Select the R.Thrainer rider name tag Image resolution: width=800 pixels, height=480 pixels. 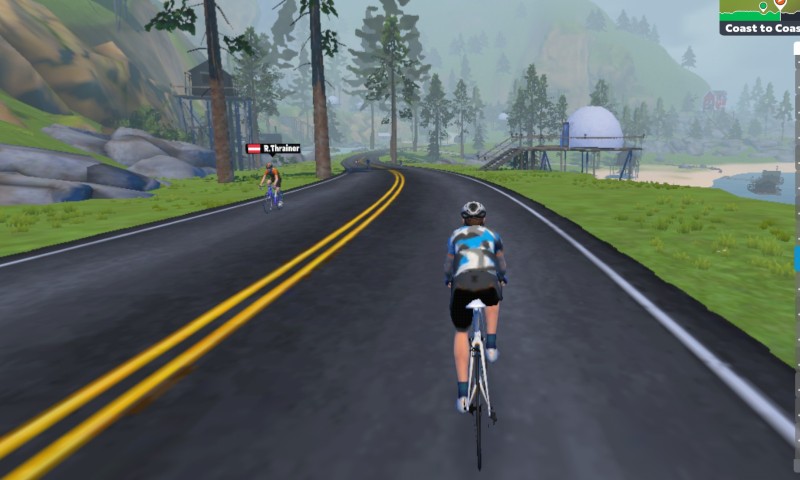(x=273, y=149)
